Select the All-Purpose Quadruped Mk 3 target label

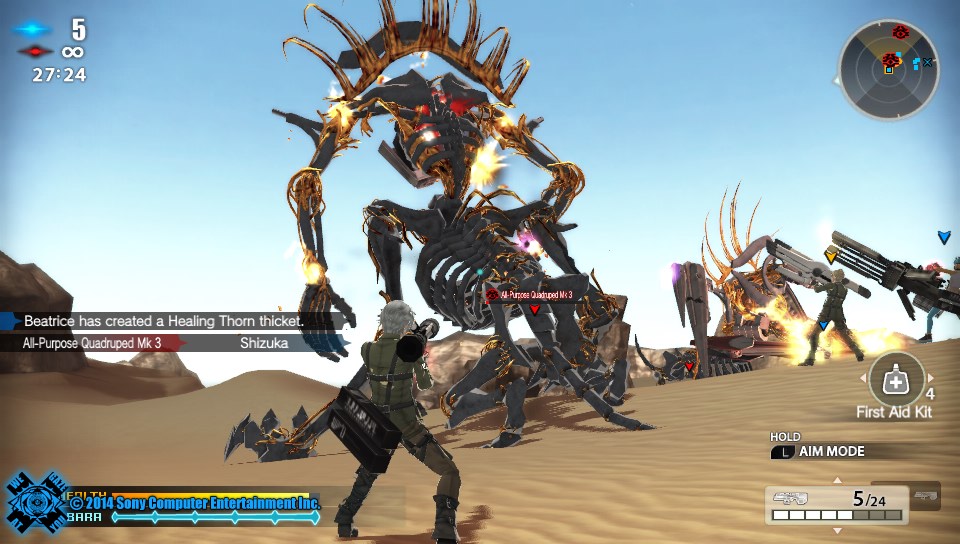point(531,295)
